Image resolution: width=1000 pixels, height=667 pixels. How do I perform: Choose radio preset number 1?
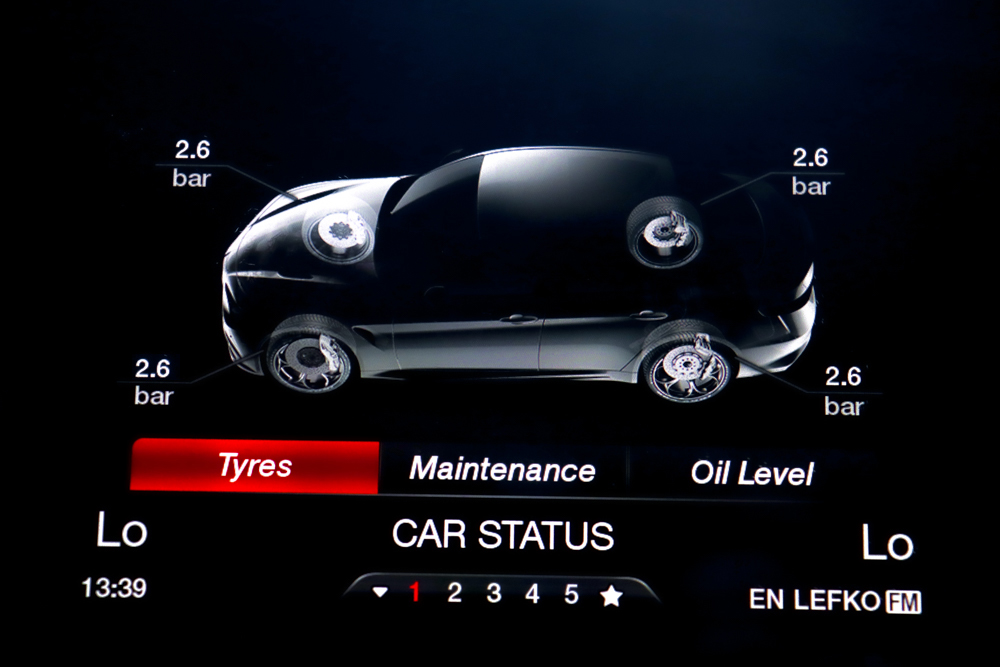[x=415, y=594]
